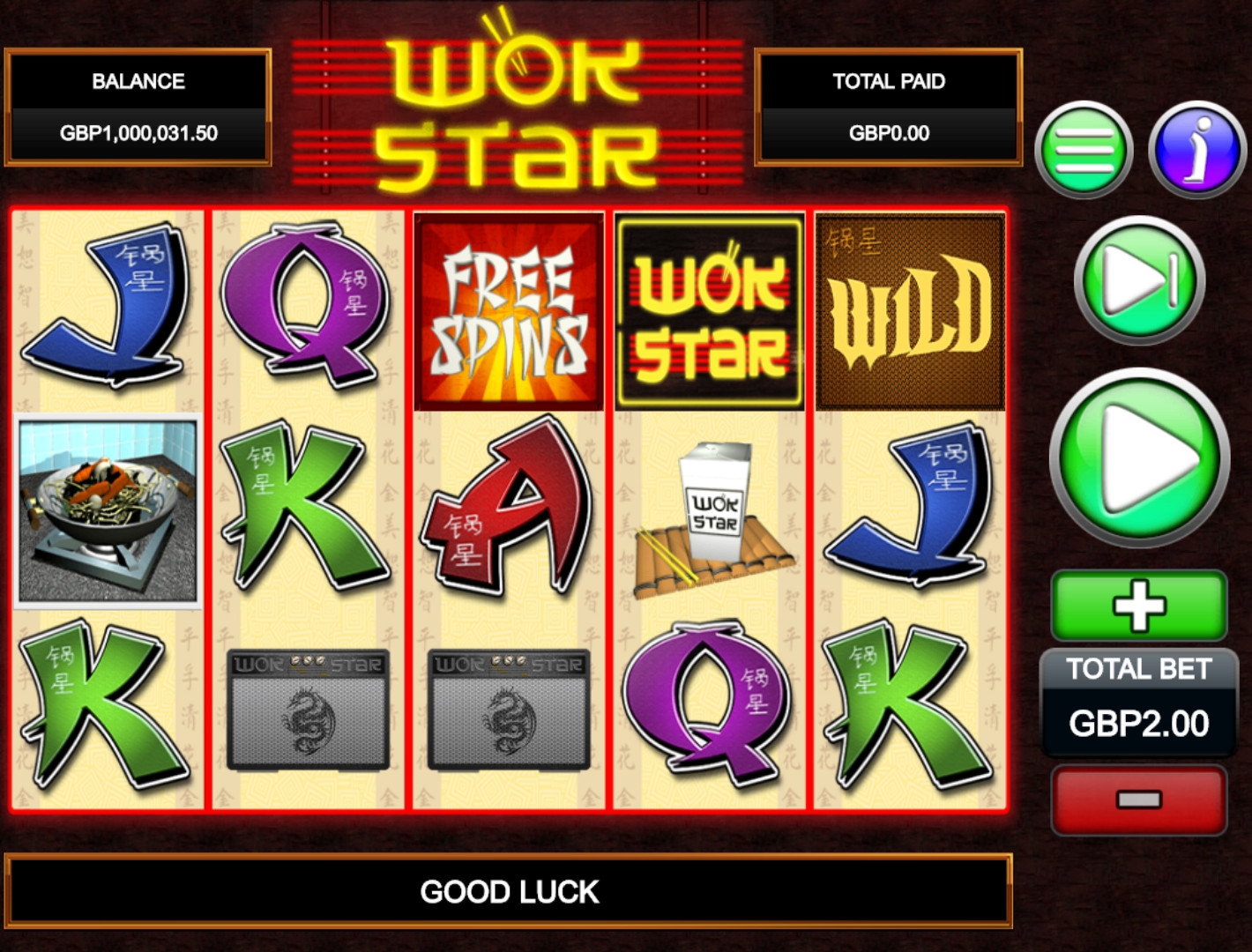Open the green hamburger menu
Viewport: 1252px width, 952px height.
click(x=1084, y=150)
